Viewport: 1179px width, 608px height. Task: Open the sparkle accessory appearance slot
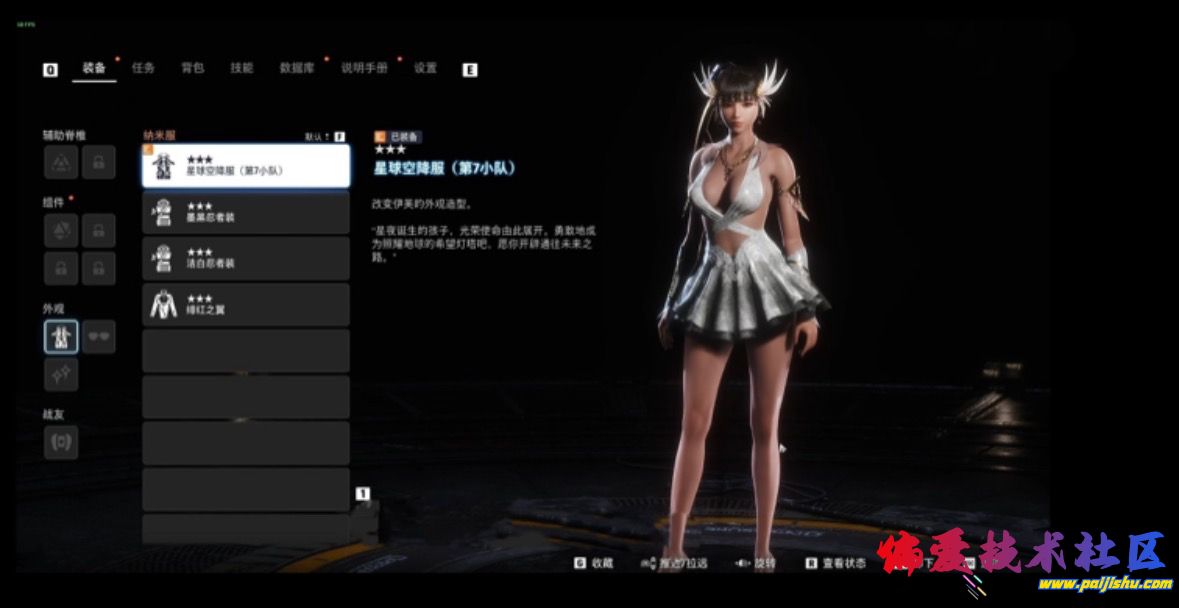[61, 374]
